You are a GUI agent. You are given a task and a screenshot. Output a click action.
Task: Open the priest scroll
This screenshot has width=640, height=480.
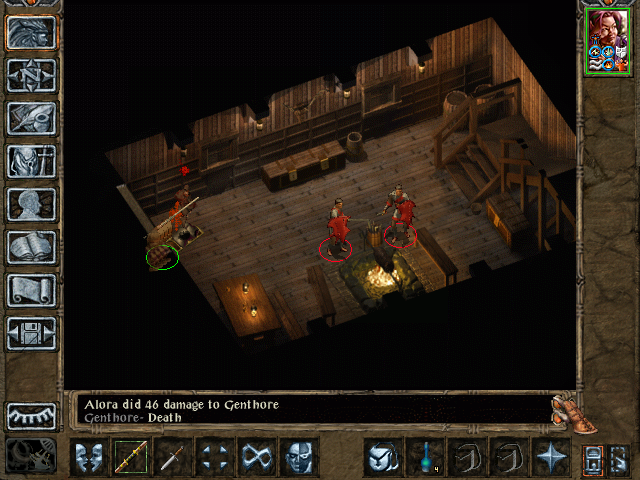point(31,290)
